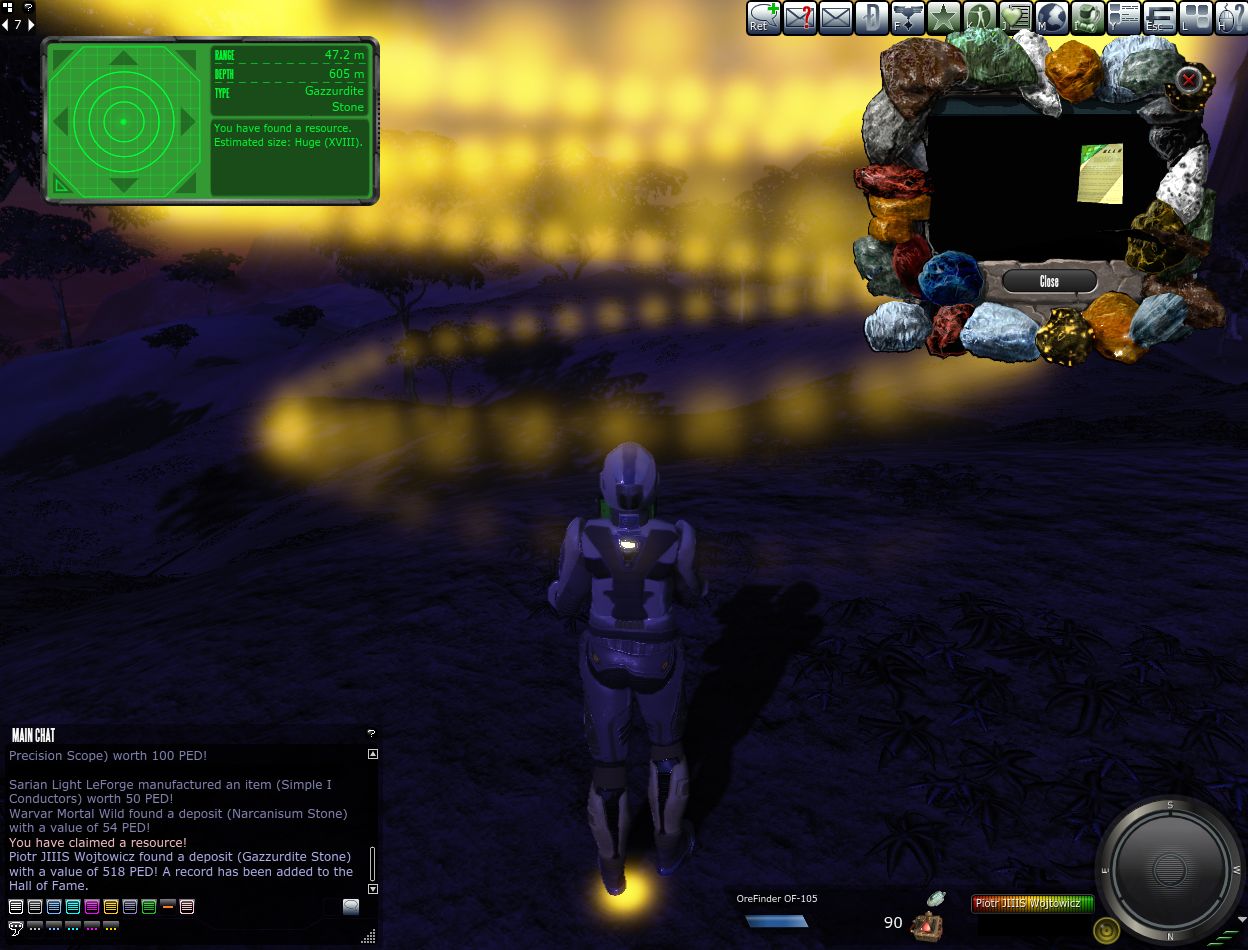Open the mouse help icon
1248x950 pixels.
tap(1230, 18)
